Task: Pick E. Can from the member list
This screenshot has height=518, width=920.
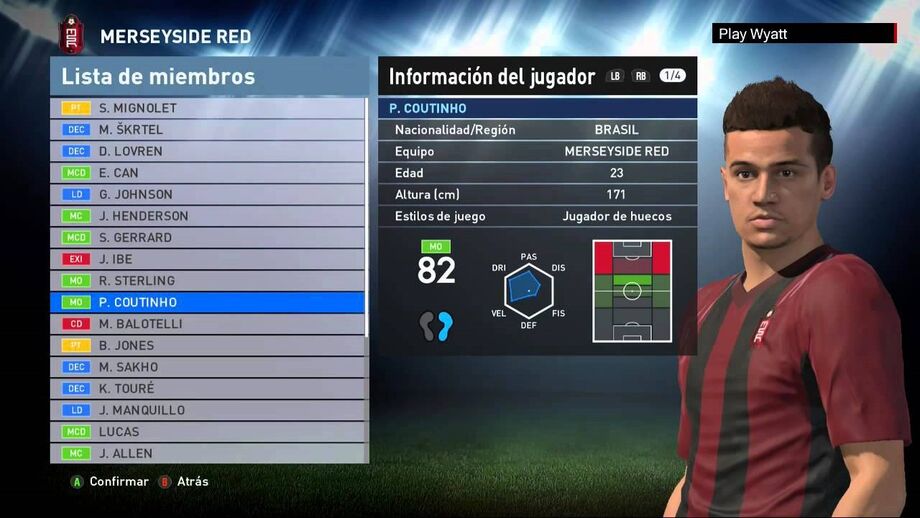Action: (208, 173)
